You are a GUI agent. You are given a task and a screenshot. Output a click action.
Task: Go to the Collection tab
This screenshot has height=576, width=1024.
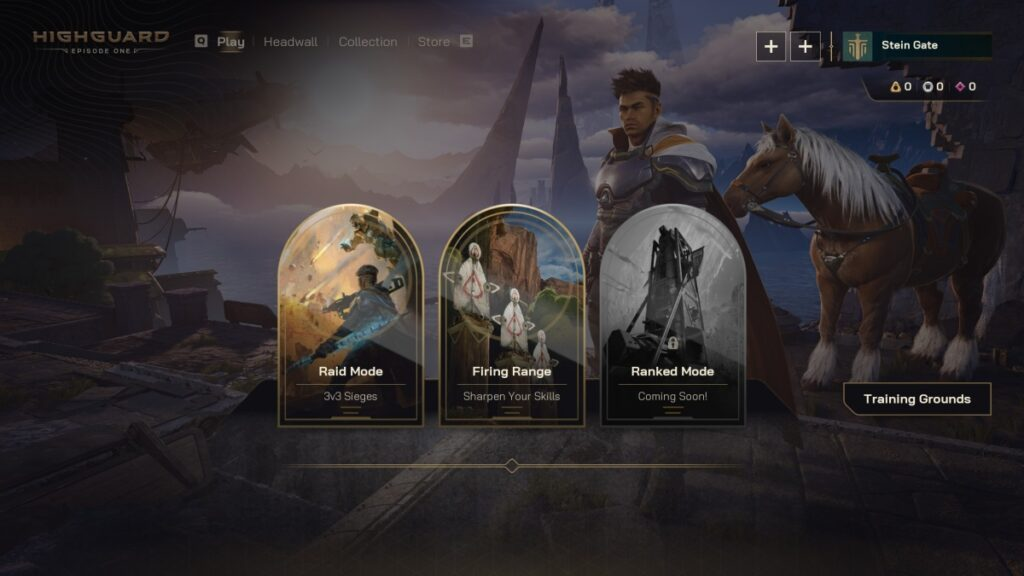367,42
